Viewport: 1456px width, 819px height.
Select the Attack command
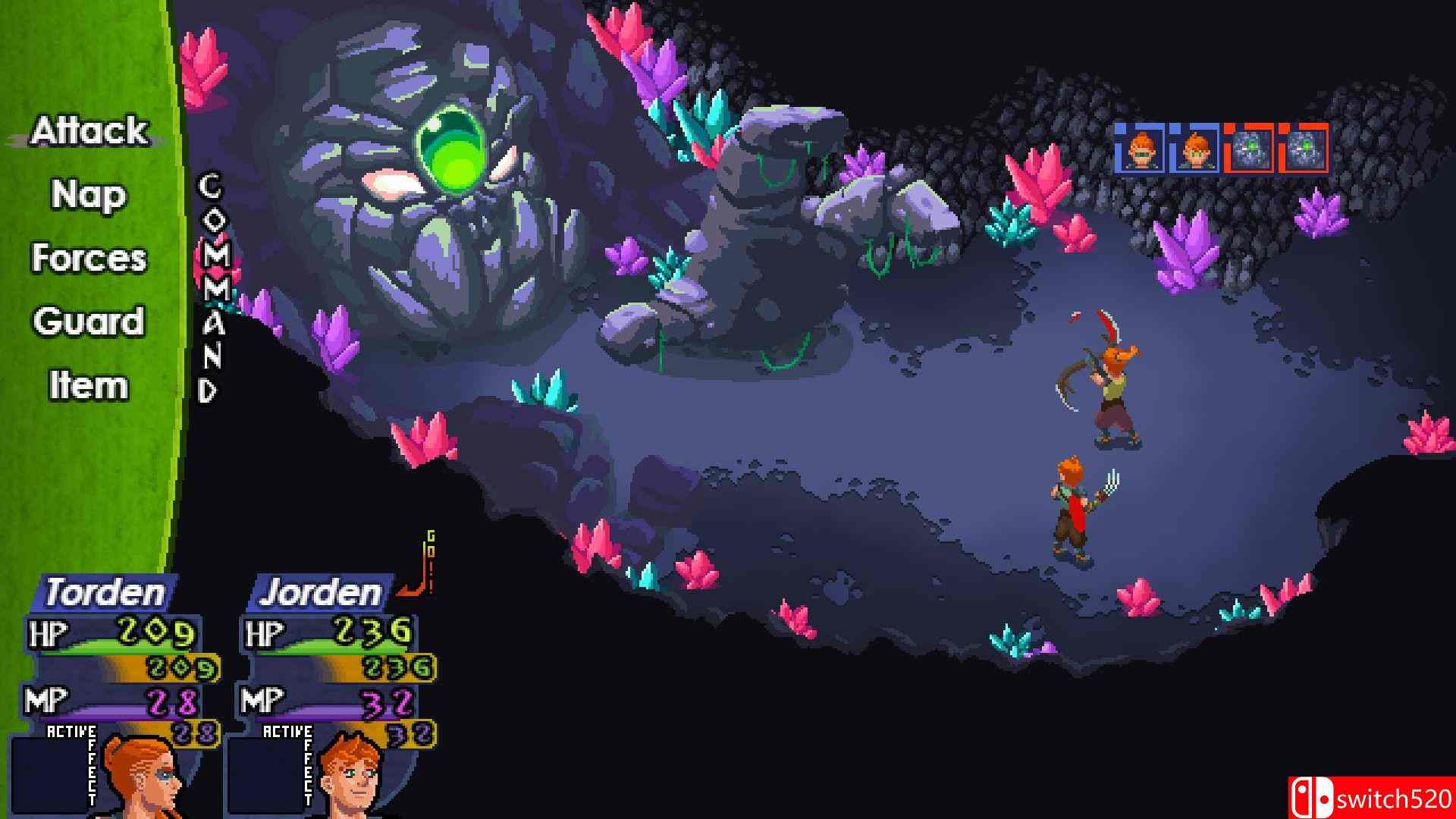pos(89,131)
